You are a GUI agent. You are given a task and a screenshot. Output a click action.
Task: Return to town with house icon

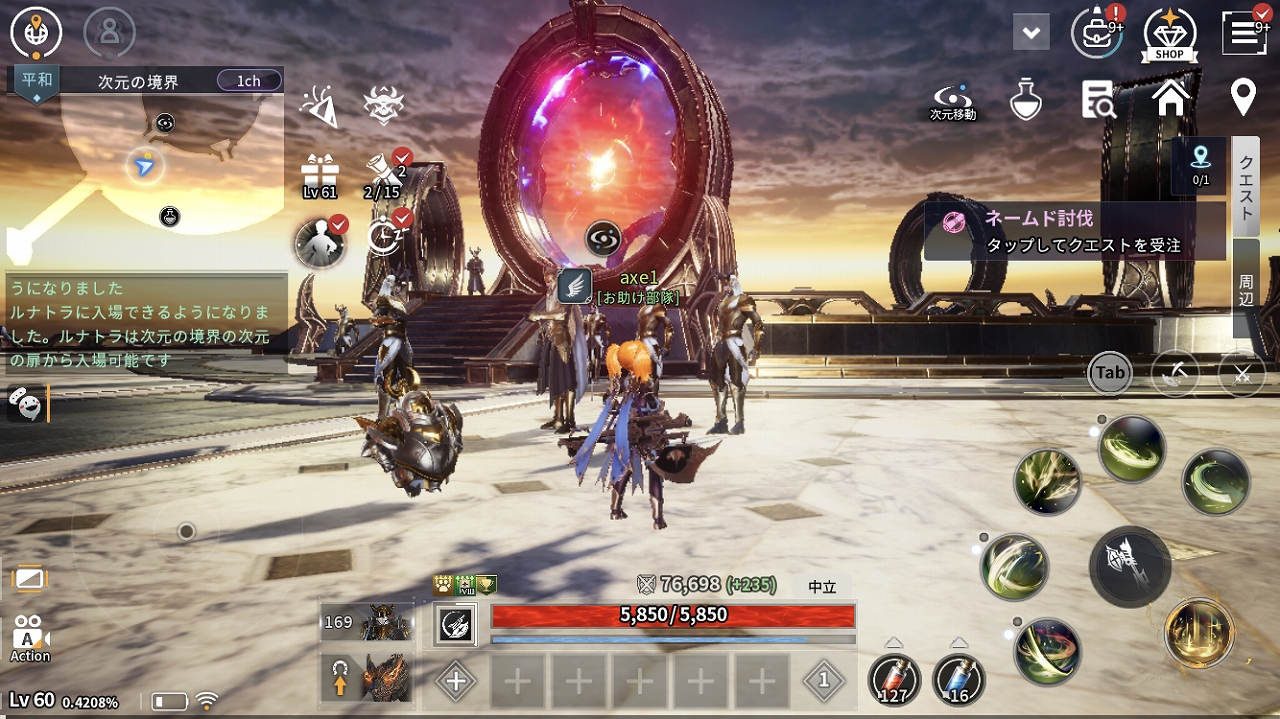(1170, 98)
